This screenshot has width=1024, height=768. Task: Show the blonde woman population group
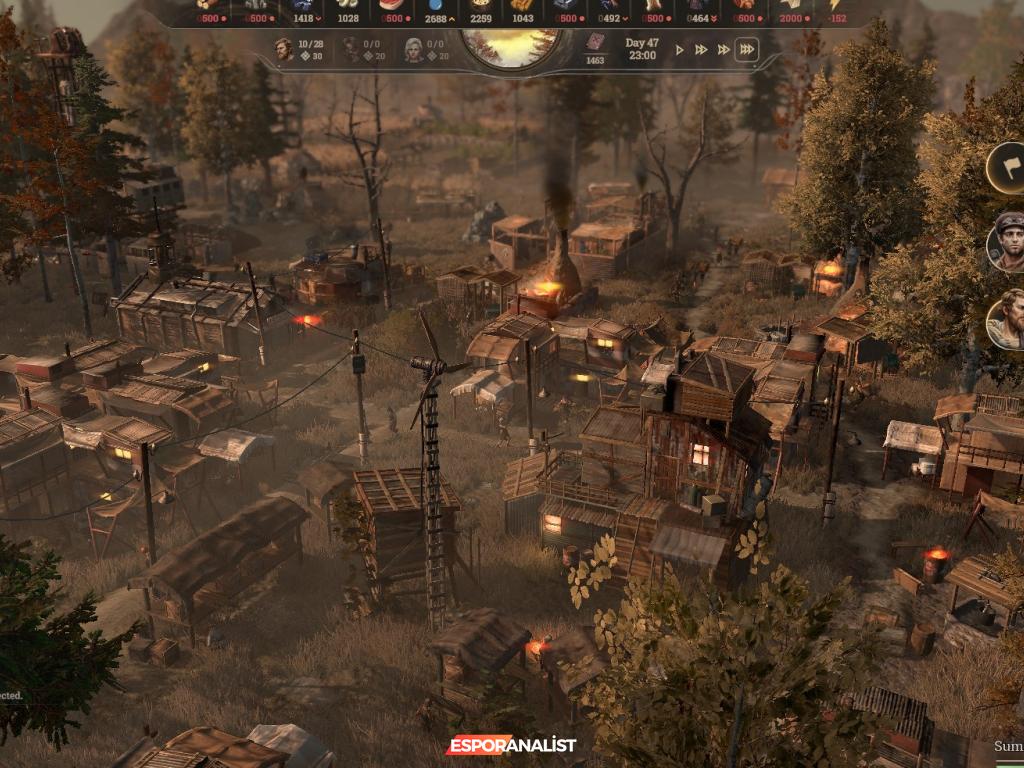tap(413, 49)
